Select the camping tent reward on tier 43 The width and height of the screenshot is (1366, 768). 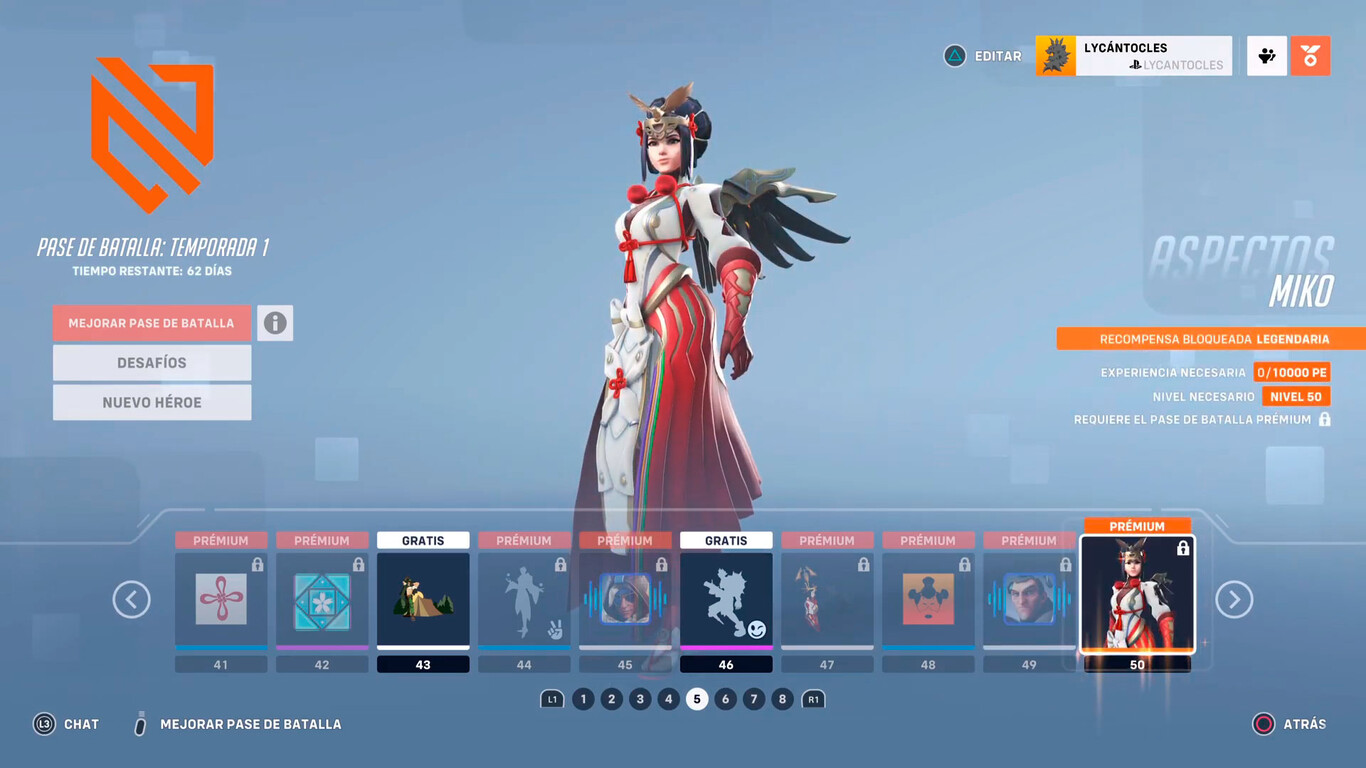pyautogui.click(x=423, y=598)
